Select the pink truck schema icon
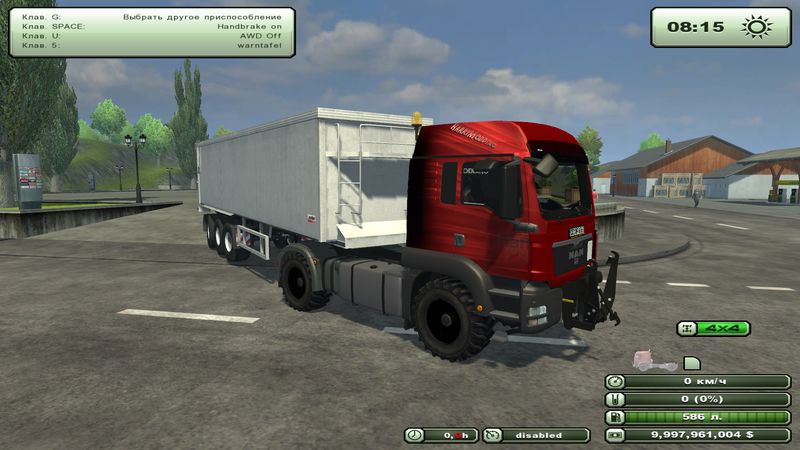The image size is (800, 450). (x=655, y=362)
